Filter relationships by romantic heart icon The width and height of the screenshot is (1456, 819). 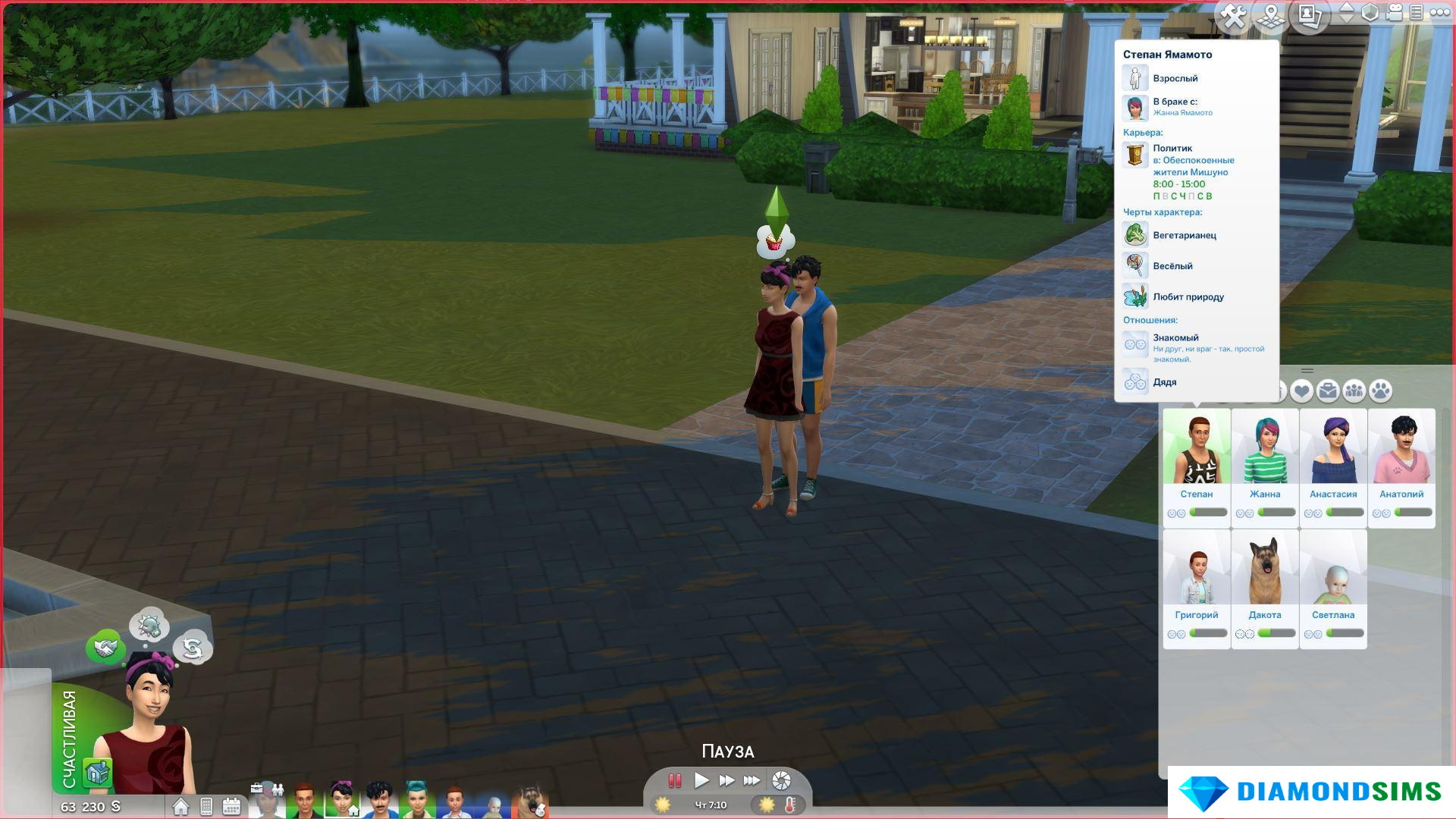1302,391
